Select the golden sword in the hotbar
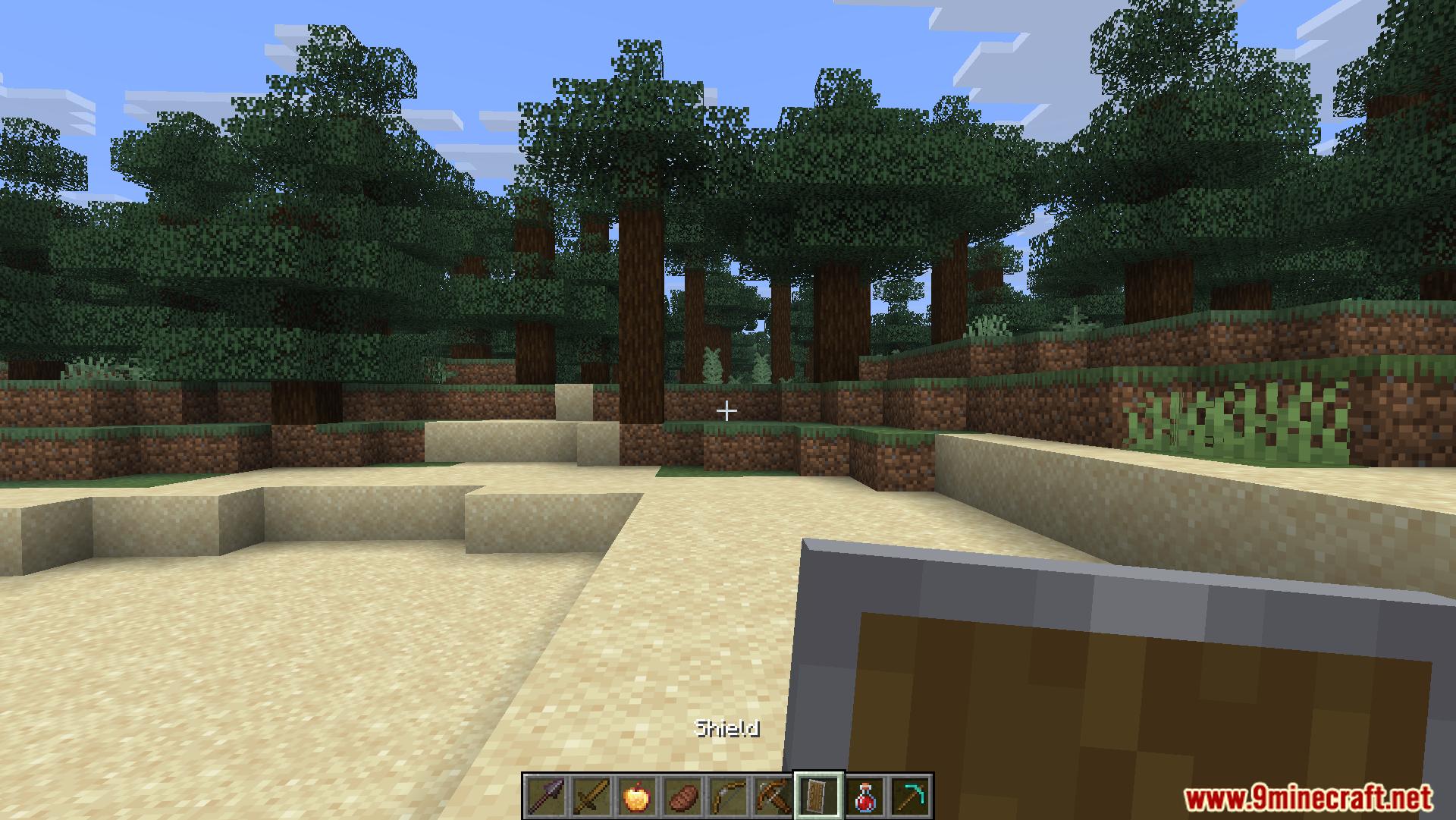 point(590,796)
